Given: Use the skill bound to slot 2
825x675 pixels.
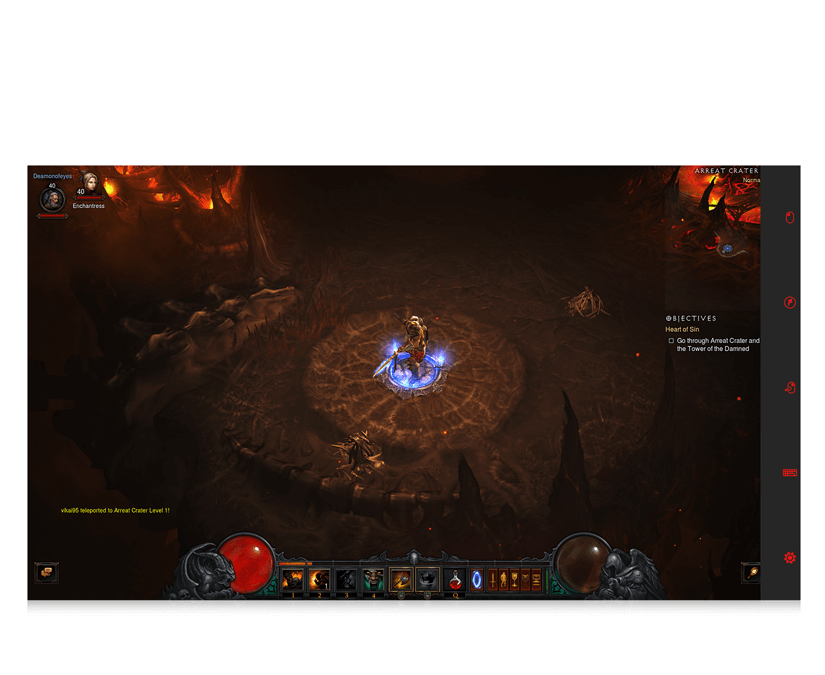Looking at the screenshot, I should coord(320,579).
